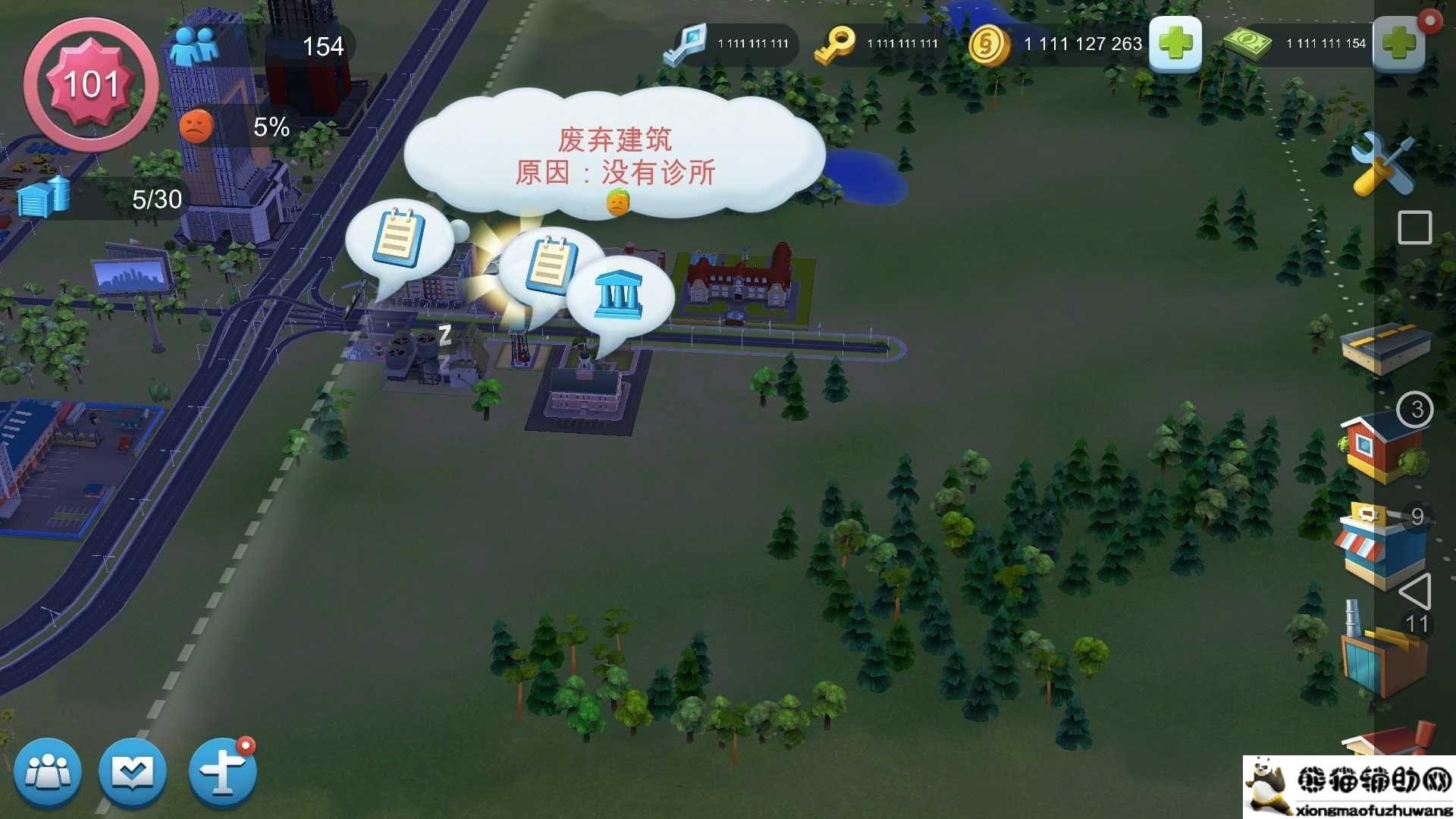
Task: Buy more Simoleons with green plus button
Action: click(1176, 44)
